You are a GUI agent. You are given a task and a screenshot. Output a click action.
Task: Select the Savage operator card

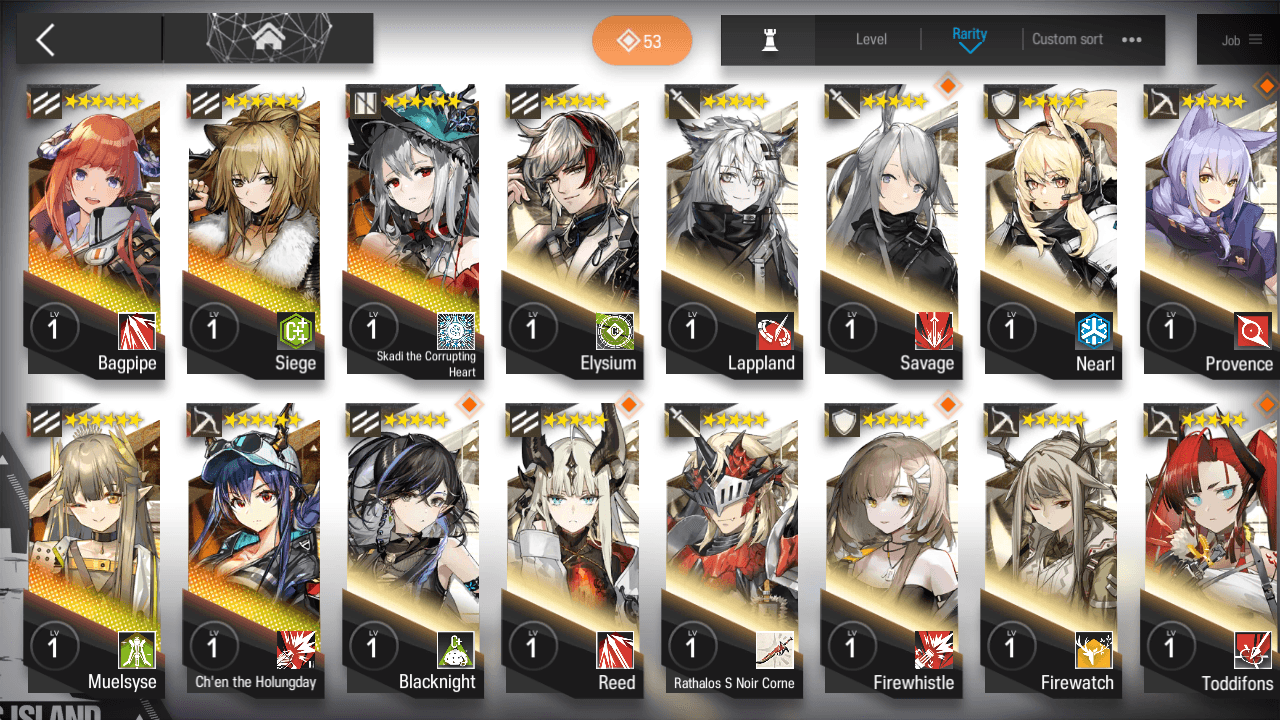click(891, 230)
